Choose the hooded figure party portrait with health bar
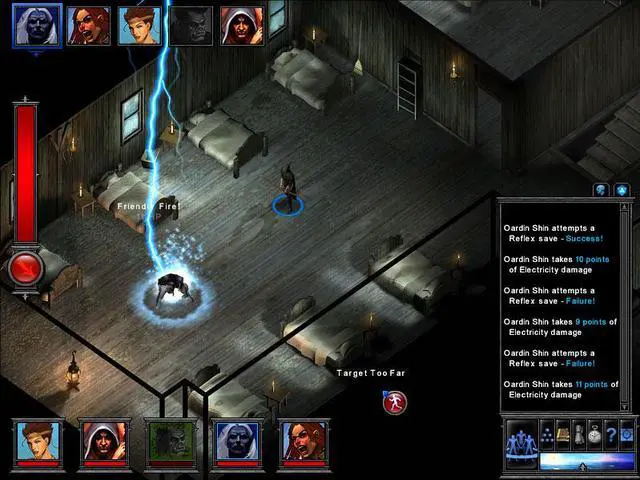This screenshot has width=640, height=480. [100, 442]
